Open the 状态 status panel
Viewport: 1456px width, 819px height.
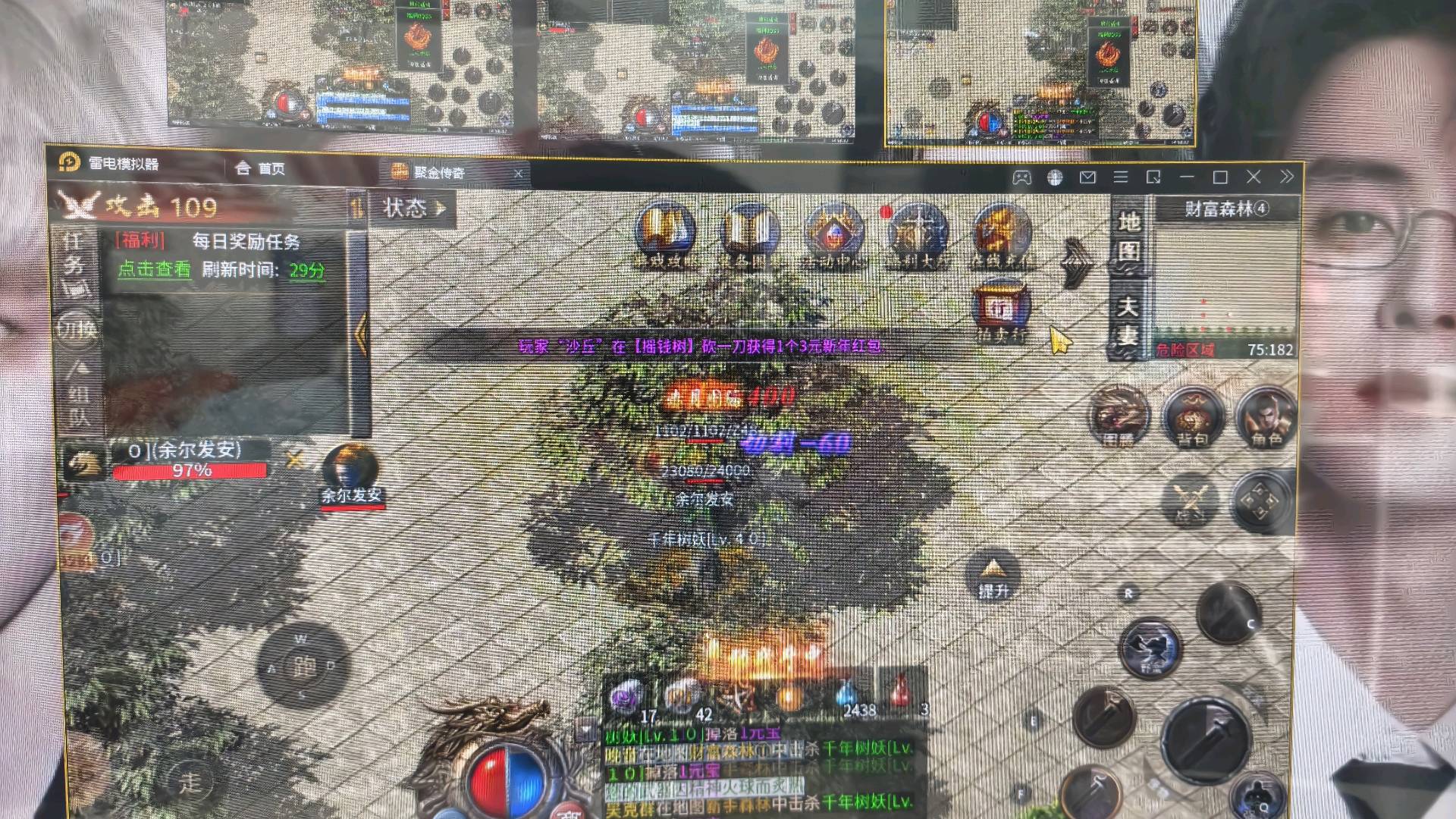[x=413, y=208]
